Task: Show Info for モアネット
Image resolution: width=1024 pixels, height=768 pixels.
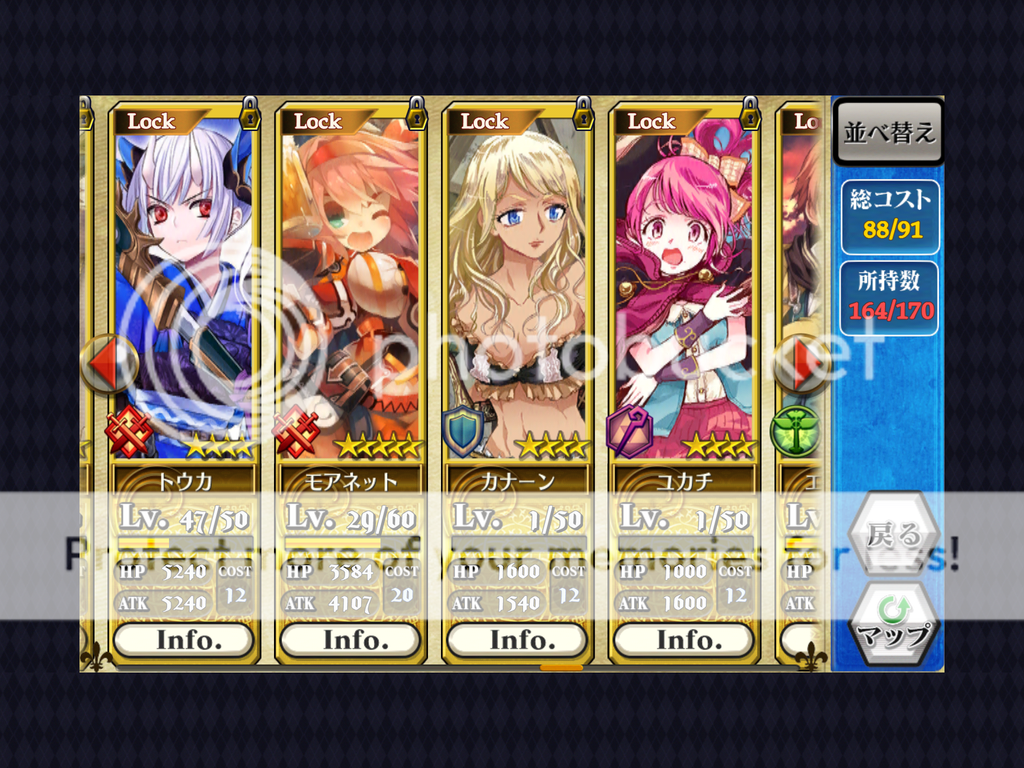Action: [351, 639]
